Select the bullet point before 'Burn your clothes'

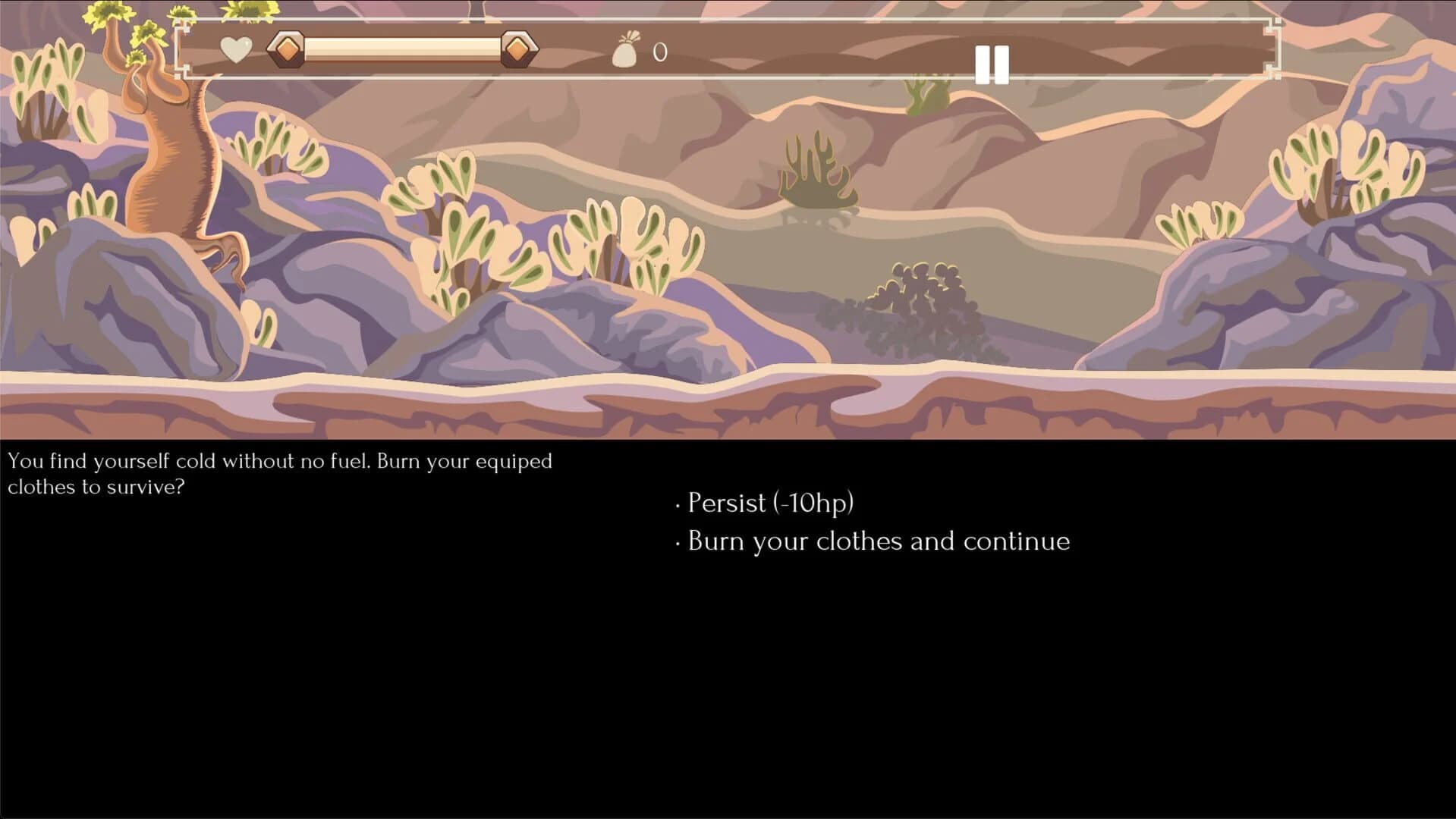[x=678, y=544]
